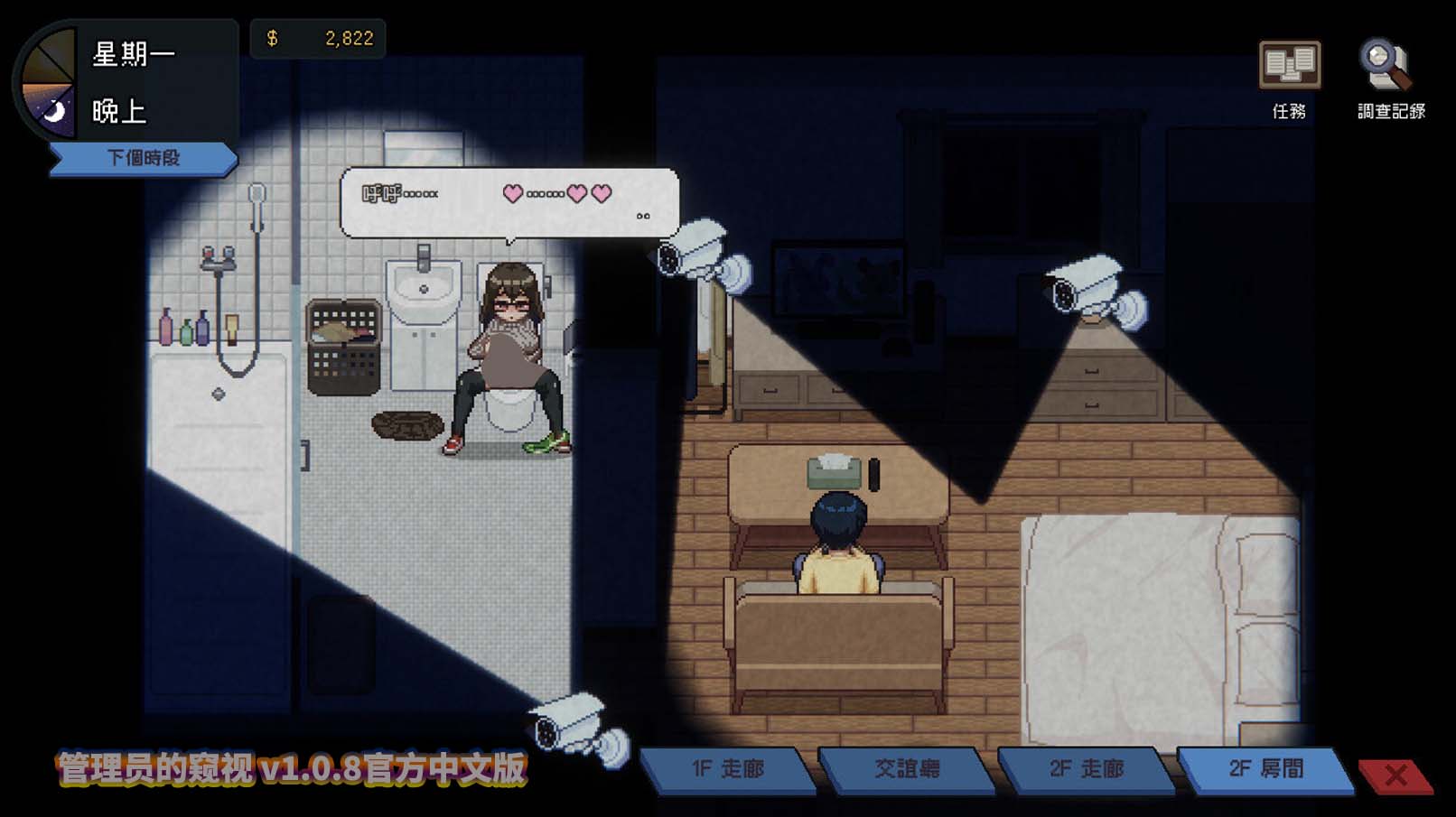
Task: Open the 2F 走廊 camera view
Action: [x=1087, y=768]
